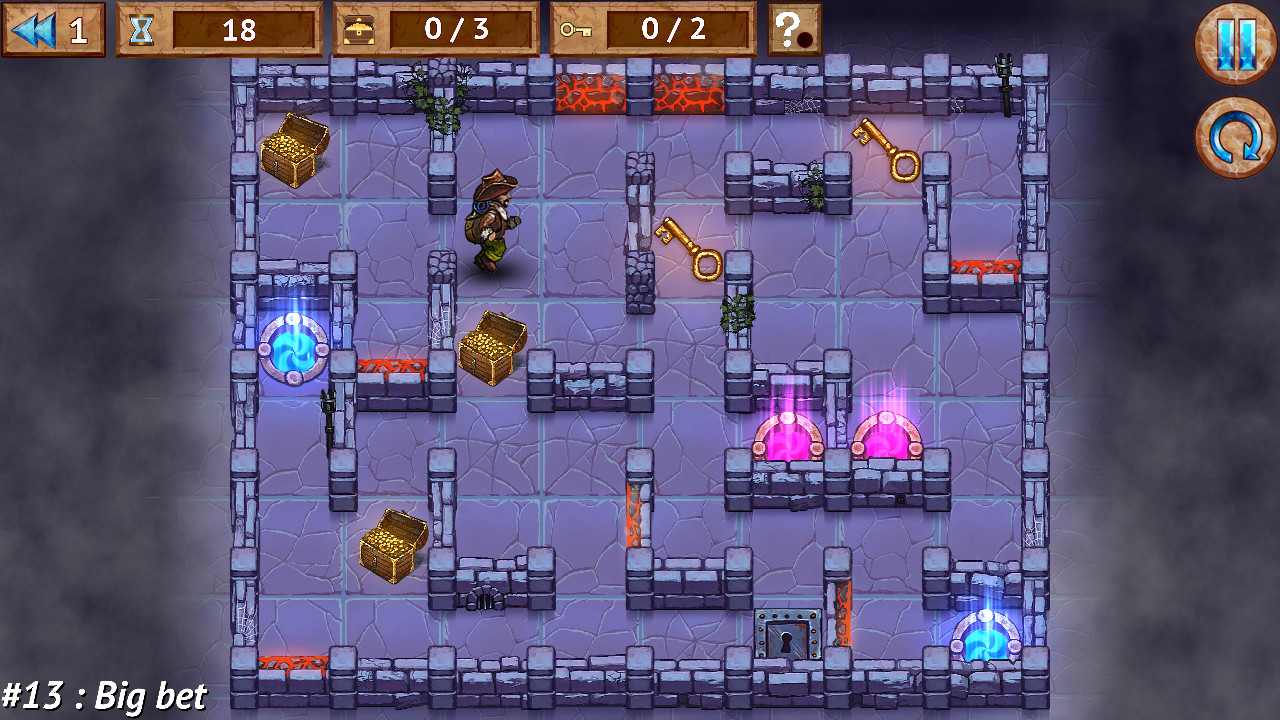Click the hourglass timer icon

[x=143, y=29]
